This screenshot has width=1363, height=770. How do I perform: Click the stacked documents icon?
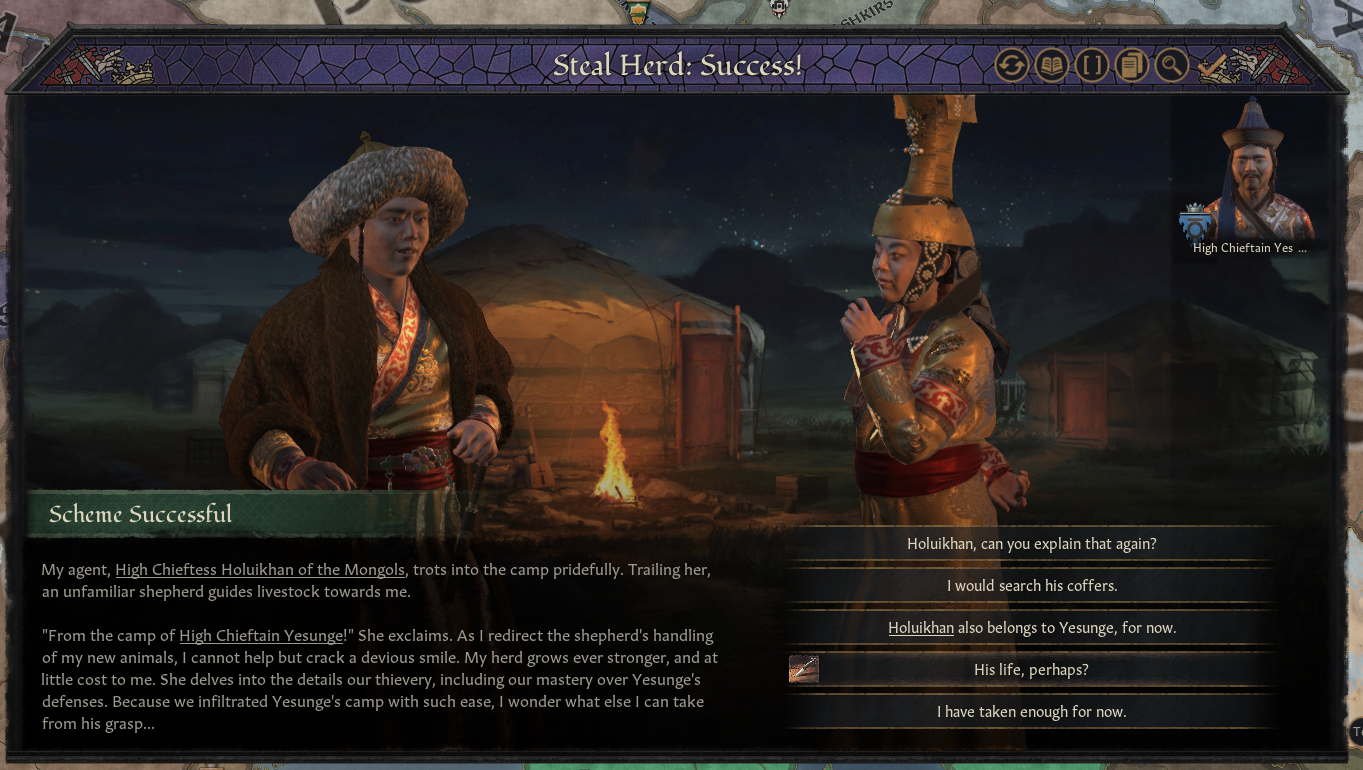pyautogui.click(x=1132, y=67)
